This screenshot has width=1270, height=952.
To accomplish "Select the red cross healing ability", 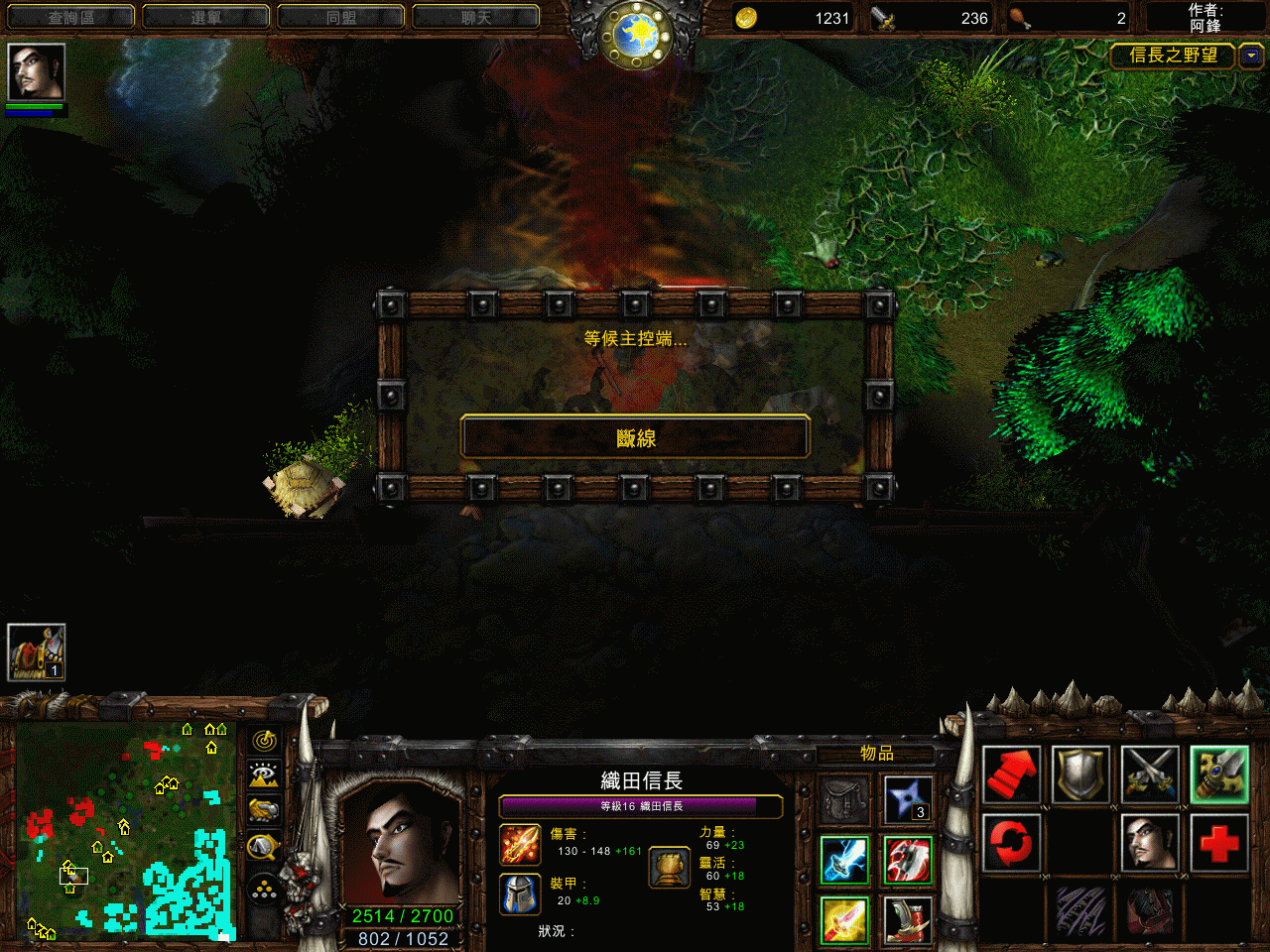I will [x=1220, y=843].
